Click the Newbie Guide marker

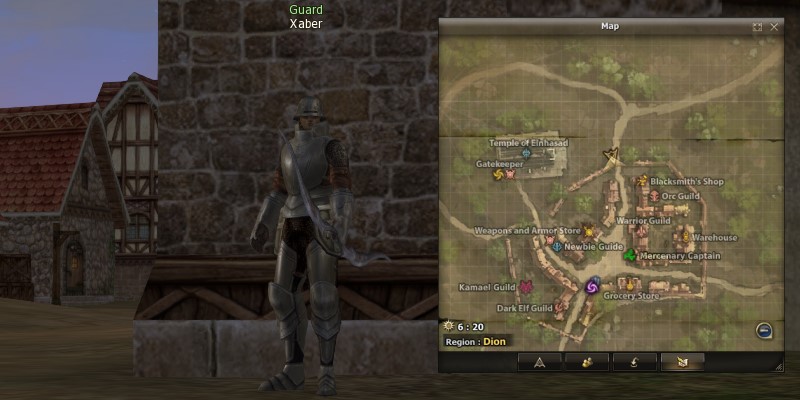tap(556, 246)
